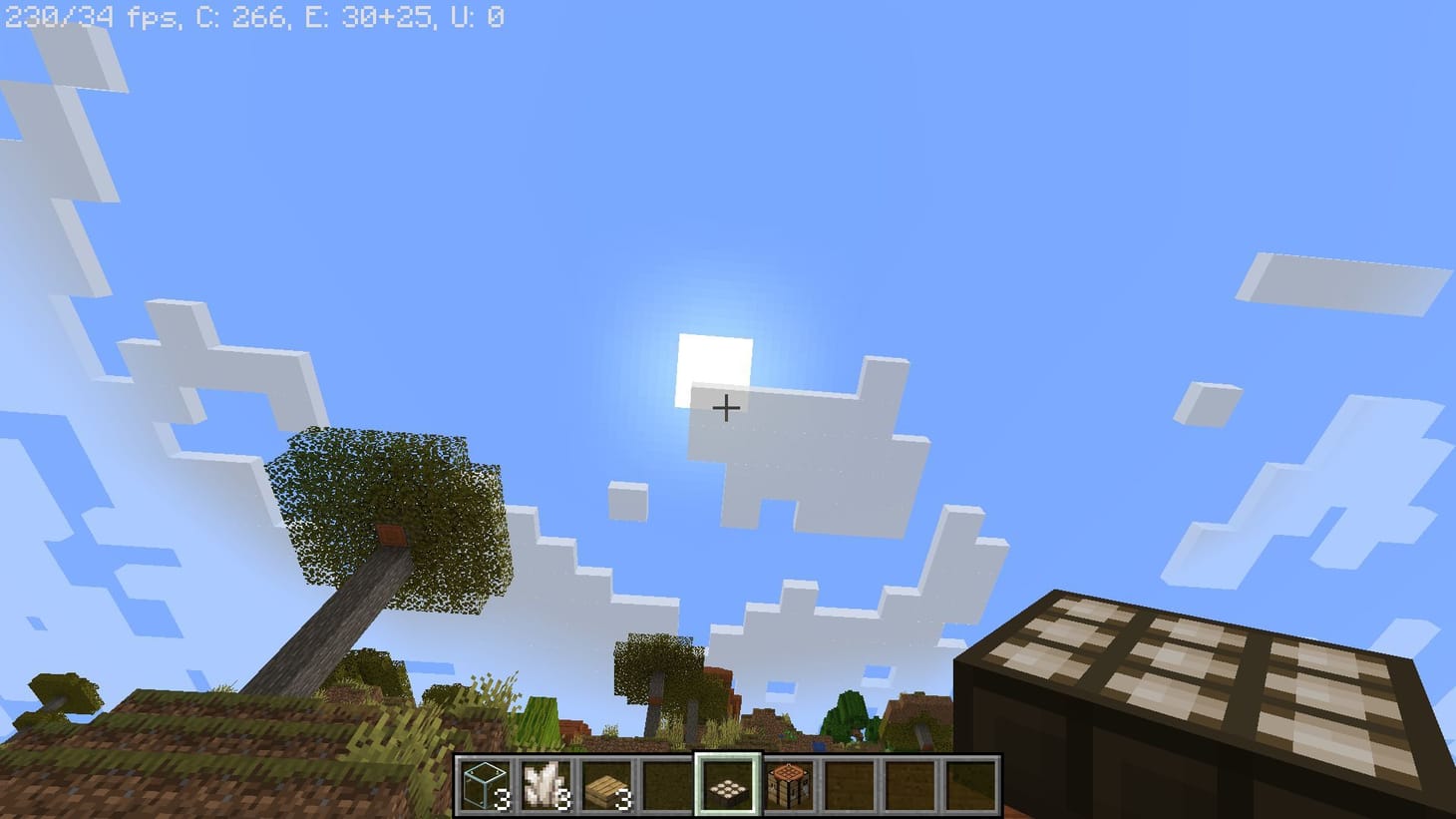Select the crafting table in the hotbar
This screenshot has width=1456, height=819.
coord(789,786)
